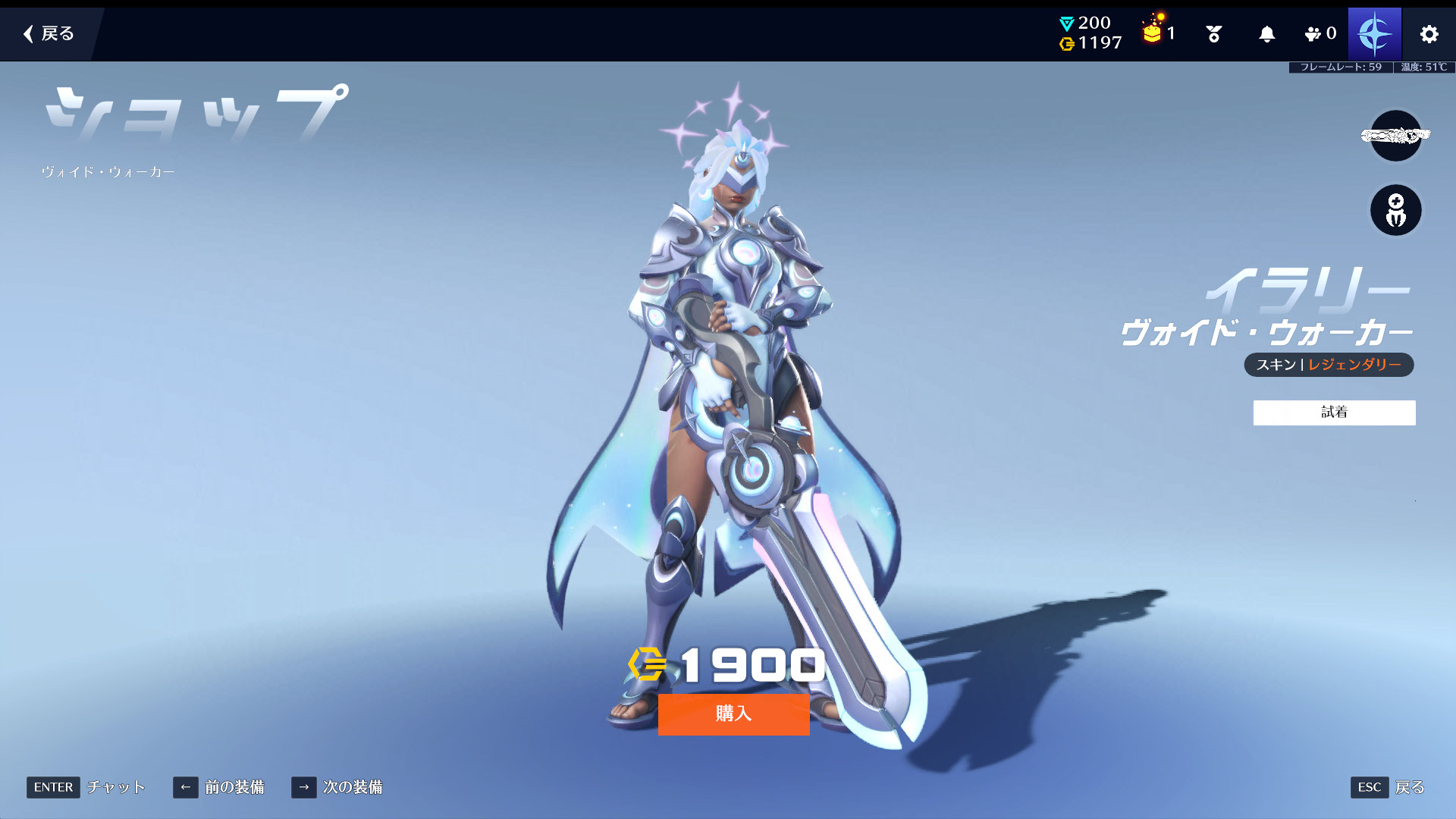Select the weapon preview round button
Screen dimensions: 1456x819
[x=1395, y=136]
